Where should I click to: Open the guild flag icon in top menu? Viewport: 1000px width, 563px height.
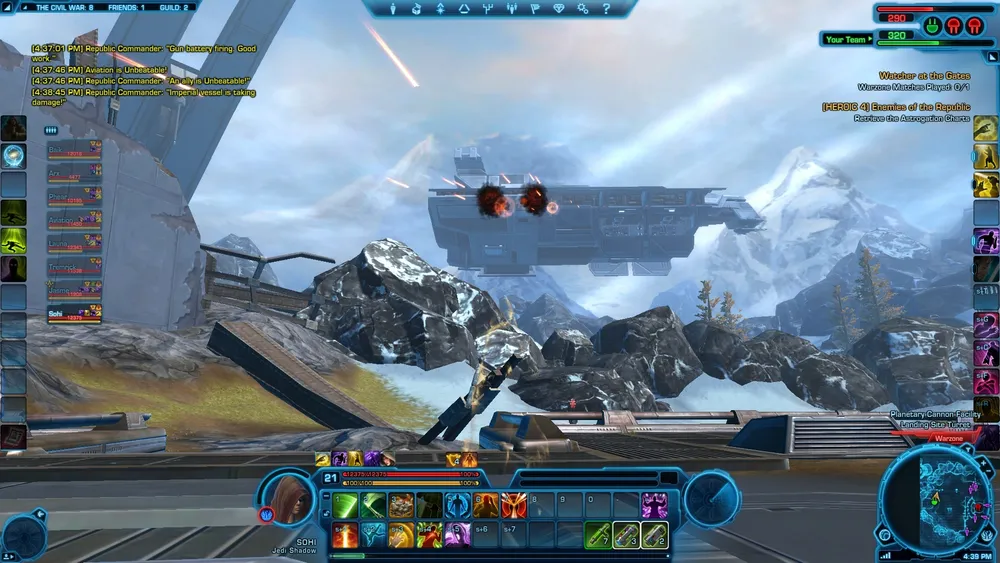(535, 9)
